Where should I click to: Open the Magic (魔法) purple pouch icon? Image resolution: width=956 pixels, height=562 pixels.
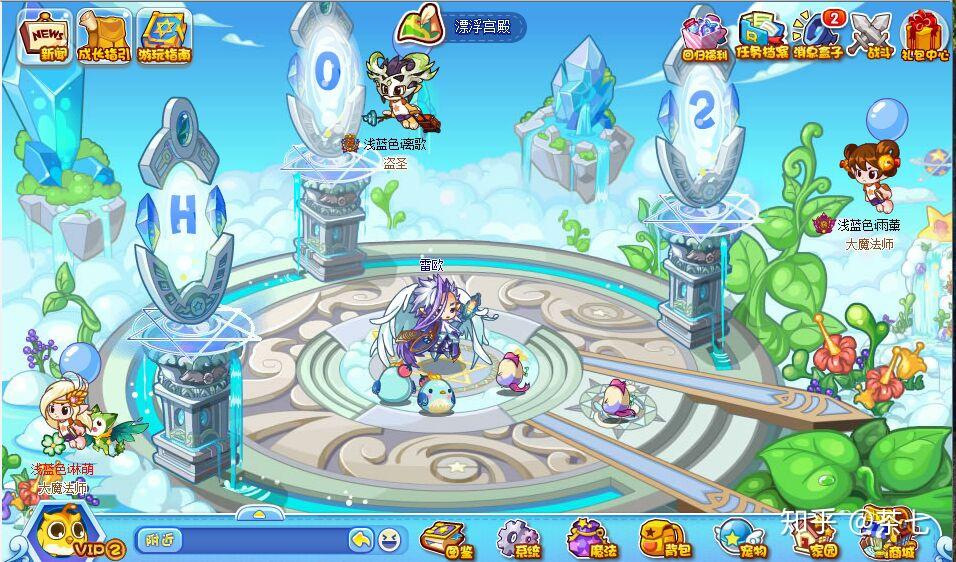(590, 539)
